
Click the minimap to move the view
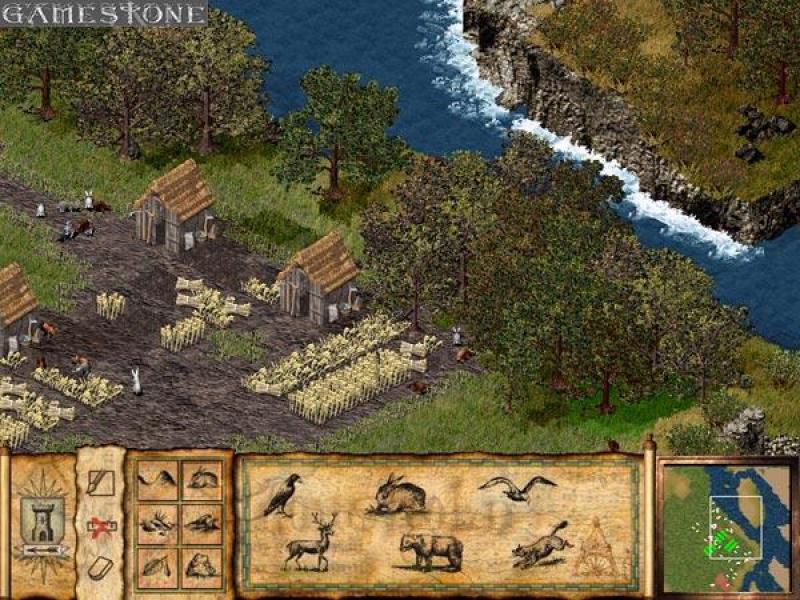[x=726, y=527]
